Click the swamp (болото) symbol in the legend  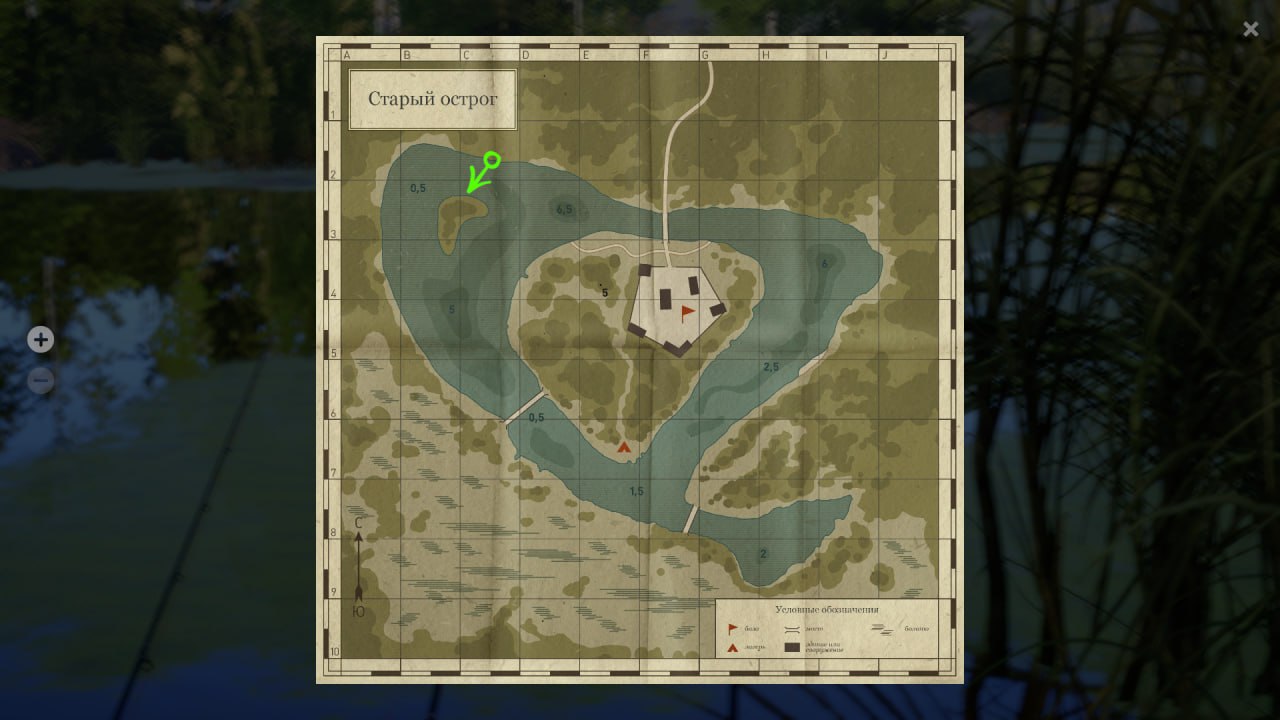point(883,629)
